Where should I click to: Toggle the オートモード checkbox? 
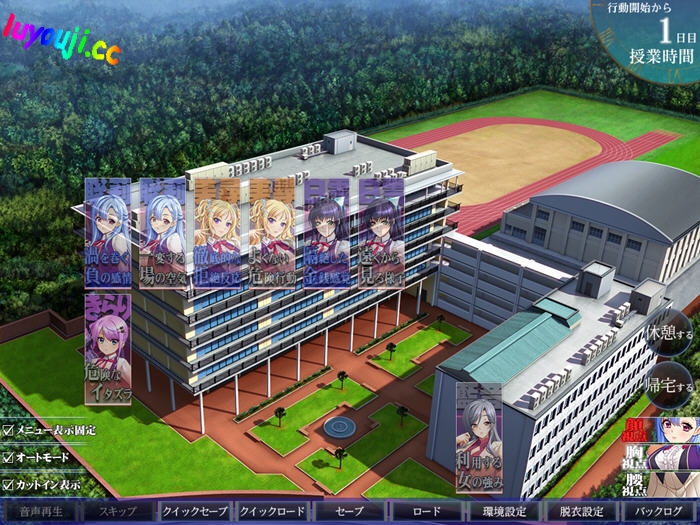point(8,457)
